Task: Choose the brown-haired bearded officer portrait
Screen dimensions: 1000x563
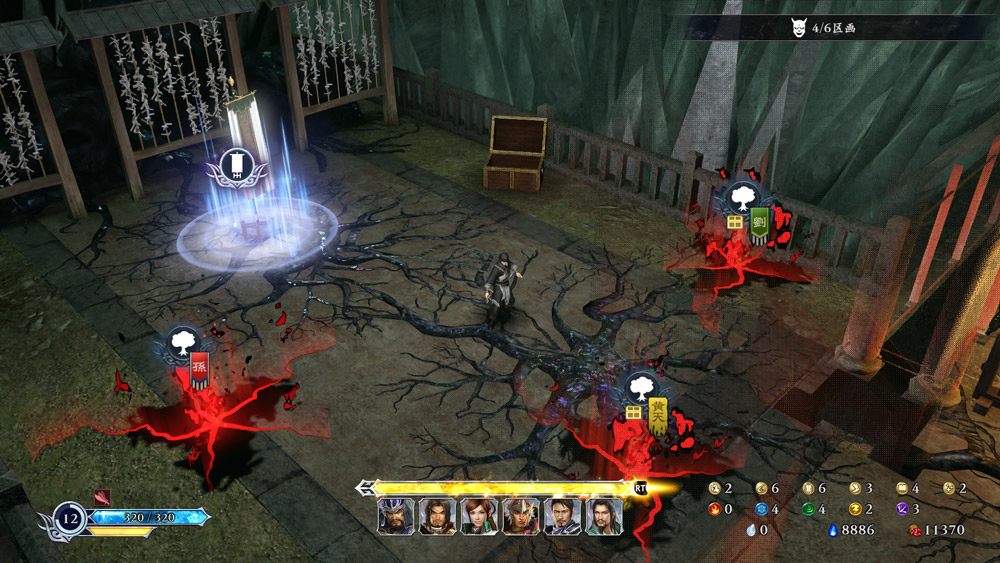Action: pos(437,516)
